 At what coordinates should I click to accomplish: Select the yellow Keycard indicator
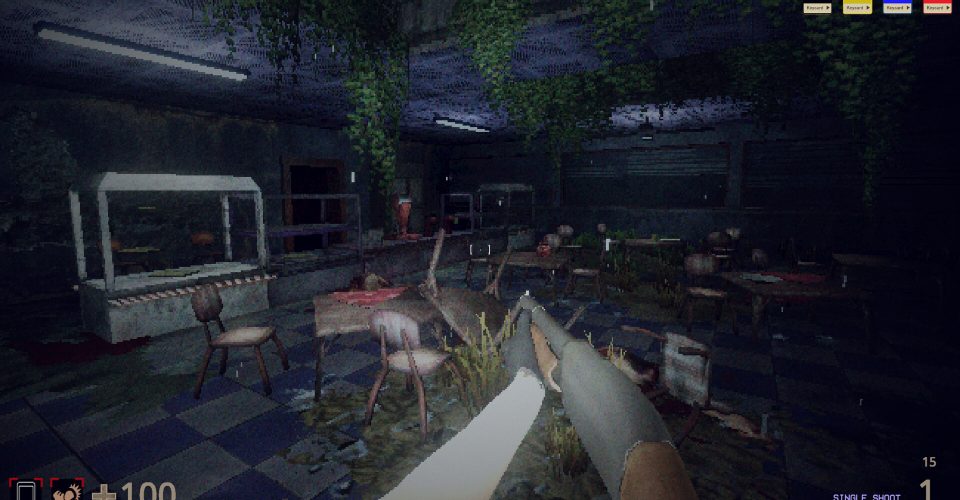[857, 8]
